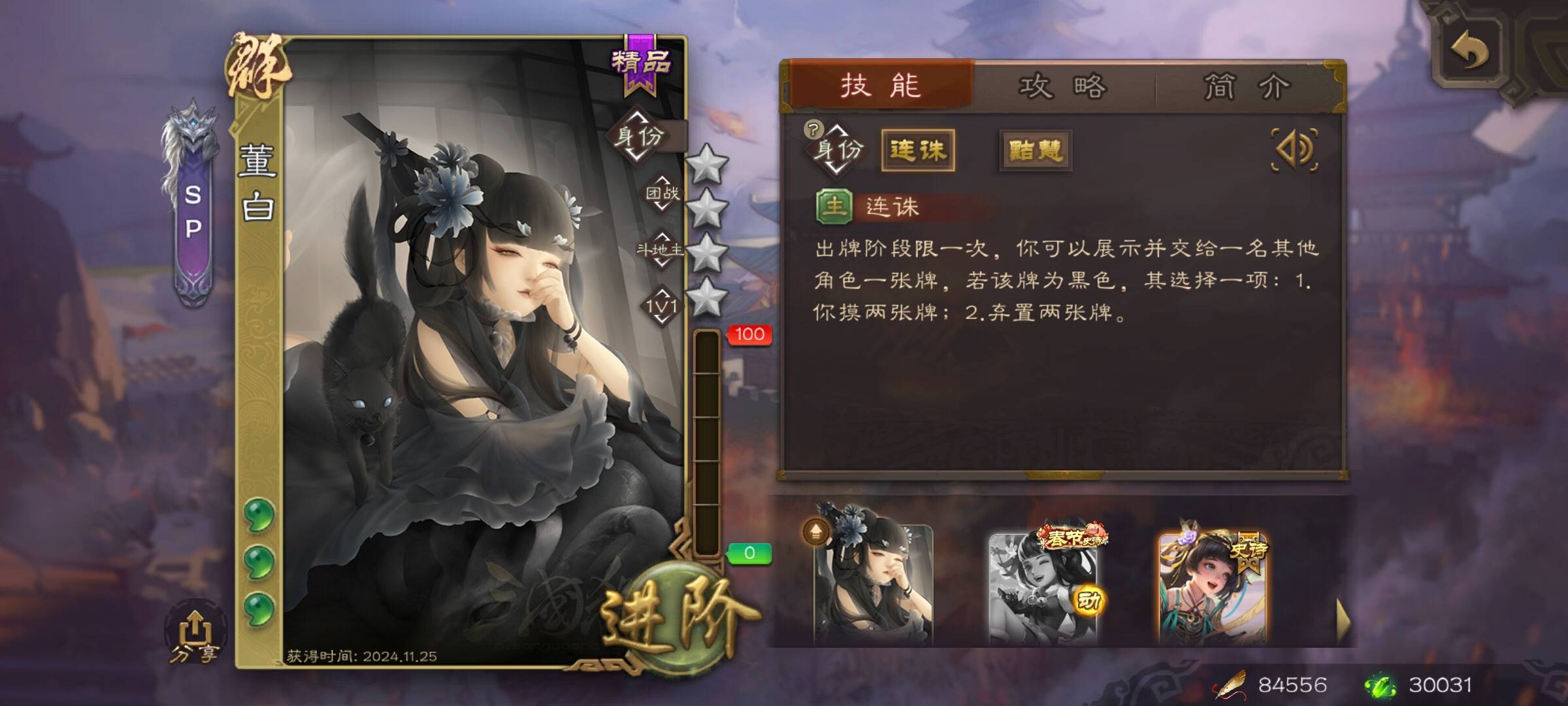Choose the 1V1 mode rating
The height and width of the screenshot is (706, 1568).
pos(662,306)
